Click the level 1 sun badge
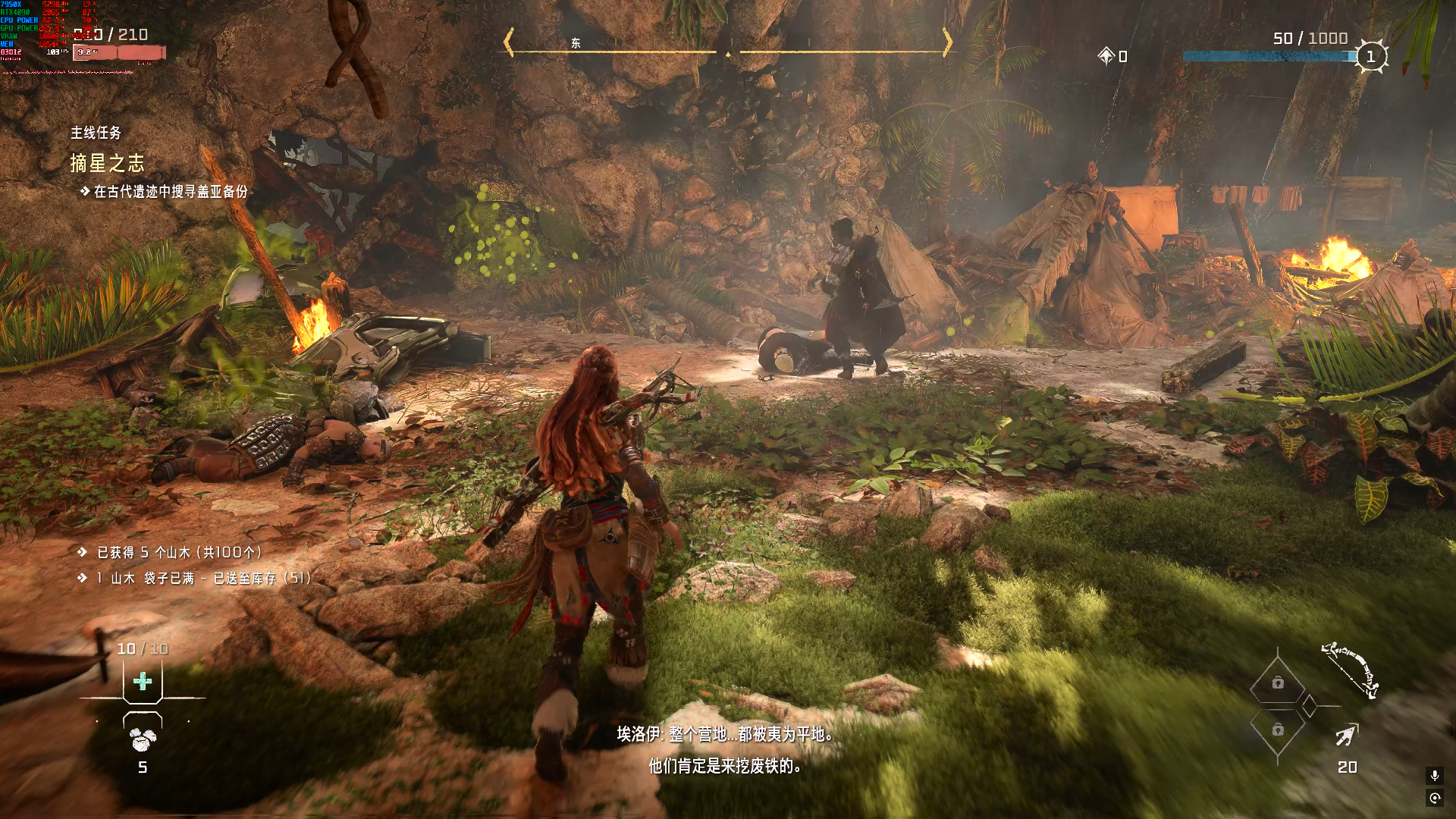Image resolution: width=1456 pixels, height=819 pixels. pos(1370,57)
